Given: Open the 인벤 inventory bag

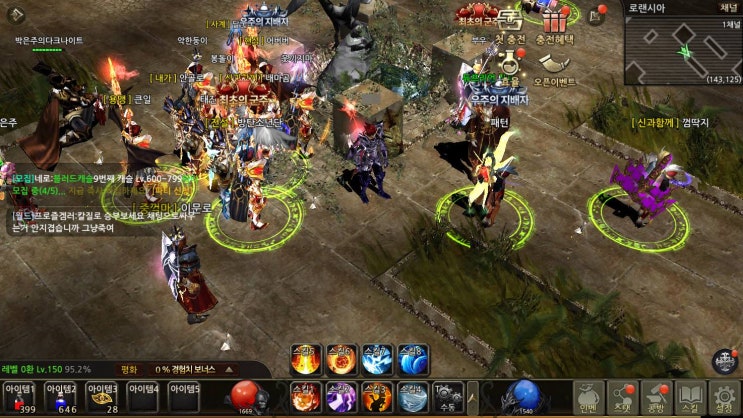Looking at the screenshot, I should tap(590, 398).
